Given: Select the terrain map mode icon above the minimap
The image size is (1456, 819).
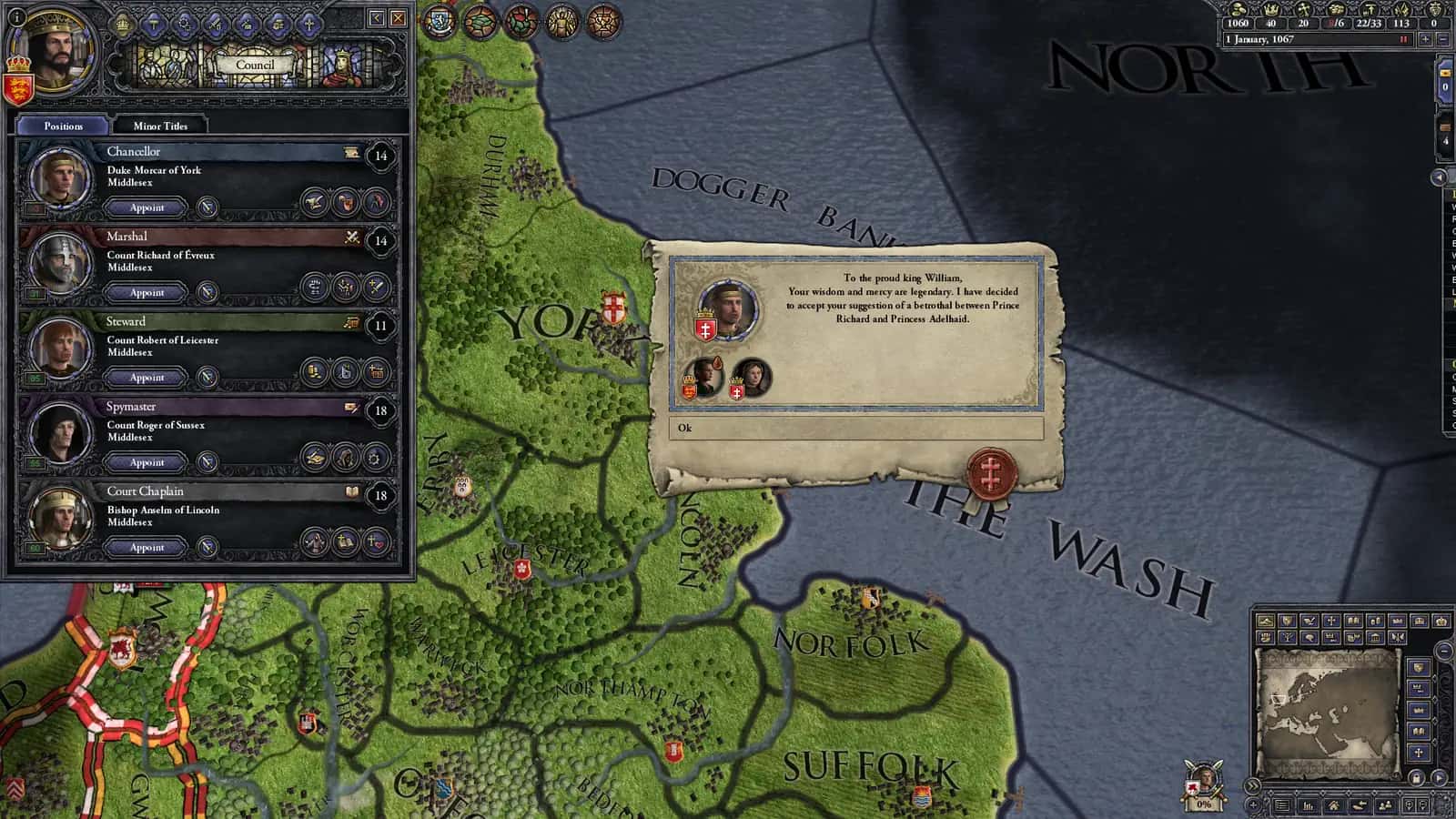Looking at the screenshot, I should coord(1266,622).
